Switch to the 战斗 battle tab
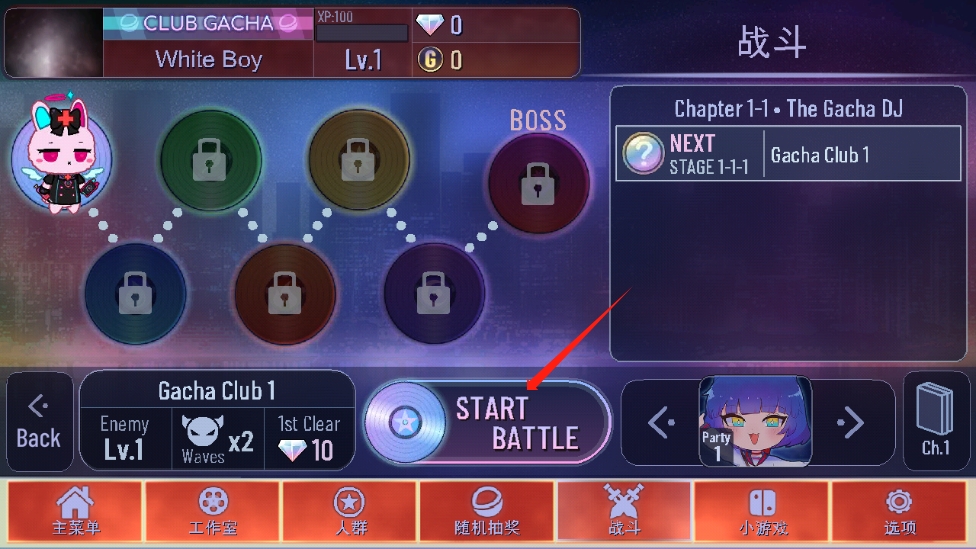This screenshot has width=976, height=549. pos(624,512)
